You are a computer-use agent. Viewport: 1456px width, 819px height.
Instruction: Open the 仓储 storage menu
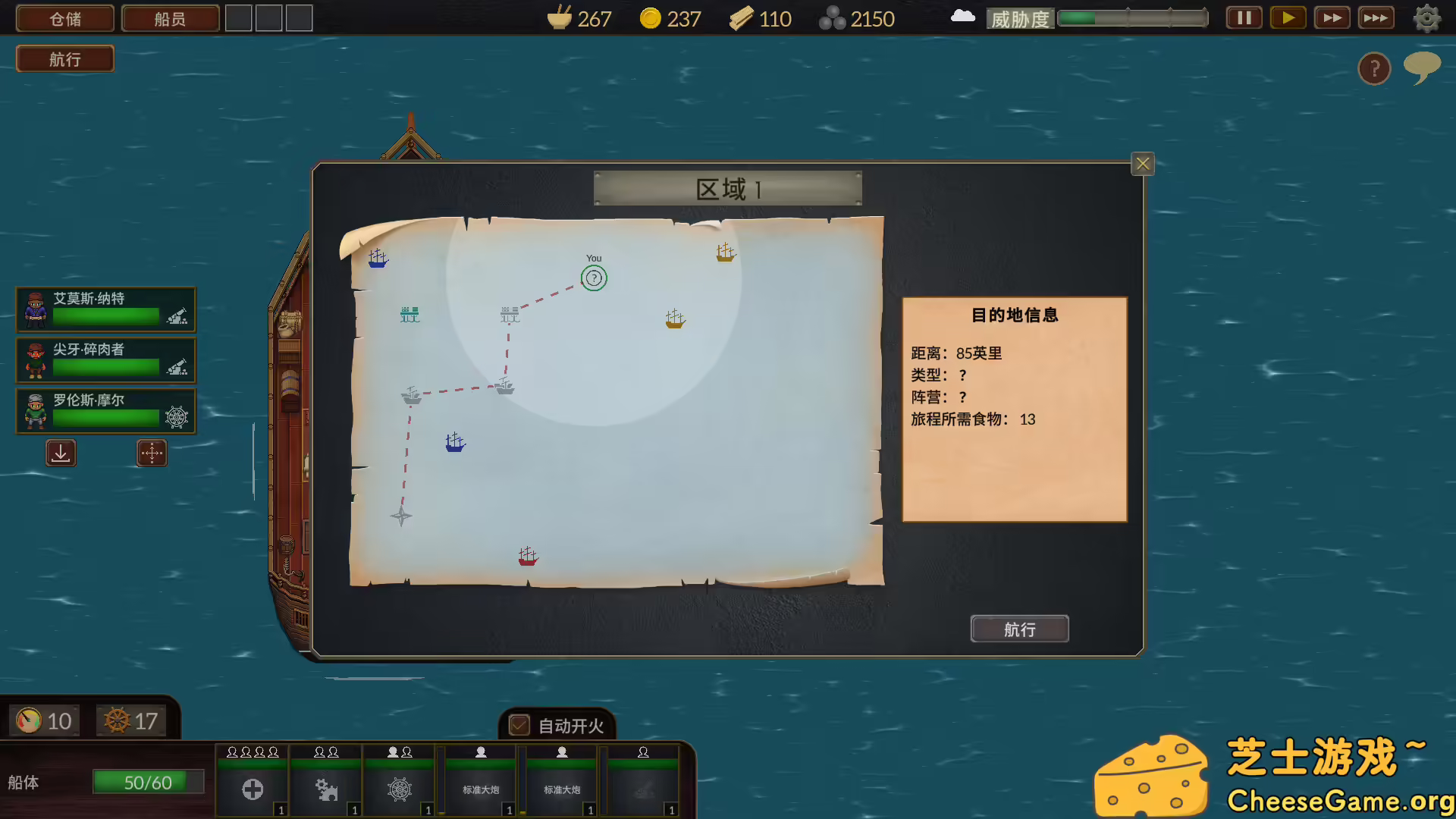tap(64, 17)
